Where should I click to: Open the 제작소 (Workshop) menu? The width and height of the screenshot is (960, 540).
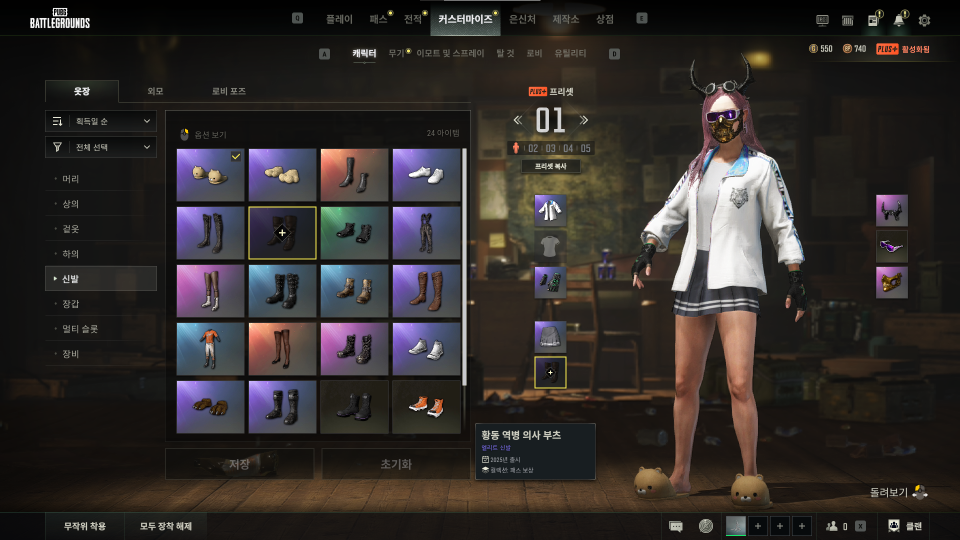[566, 19]
